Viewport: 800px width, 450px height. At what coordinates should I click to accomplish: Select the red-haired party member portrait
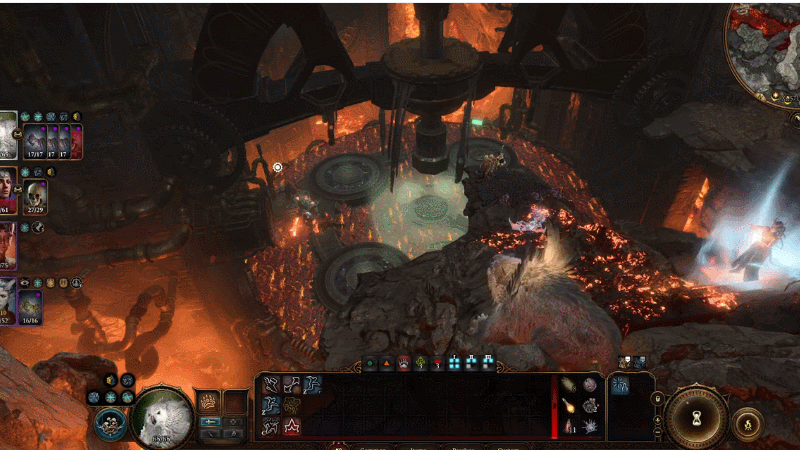click(7, 188)
